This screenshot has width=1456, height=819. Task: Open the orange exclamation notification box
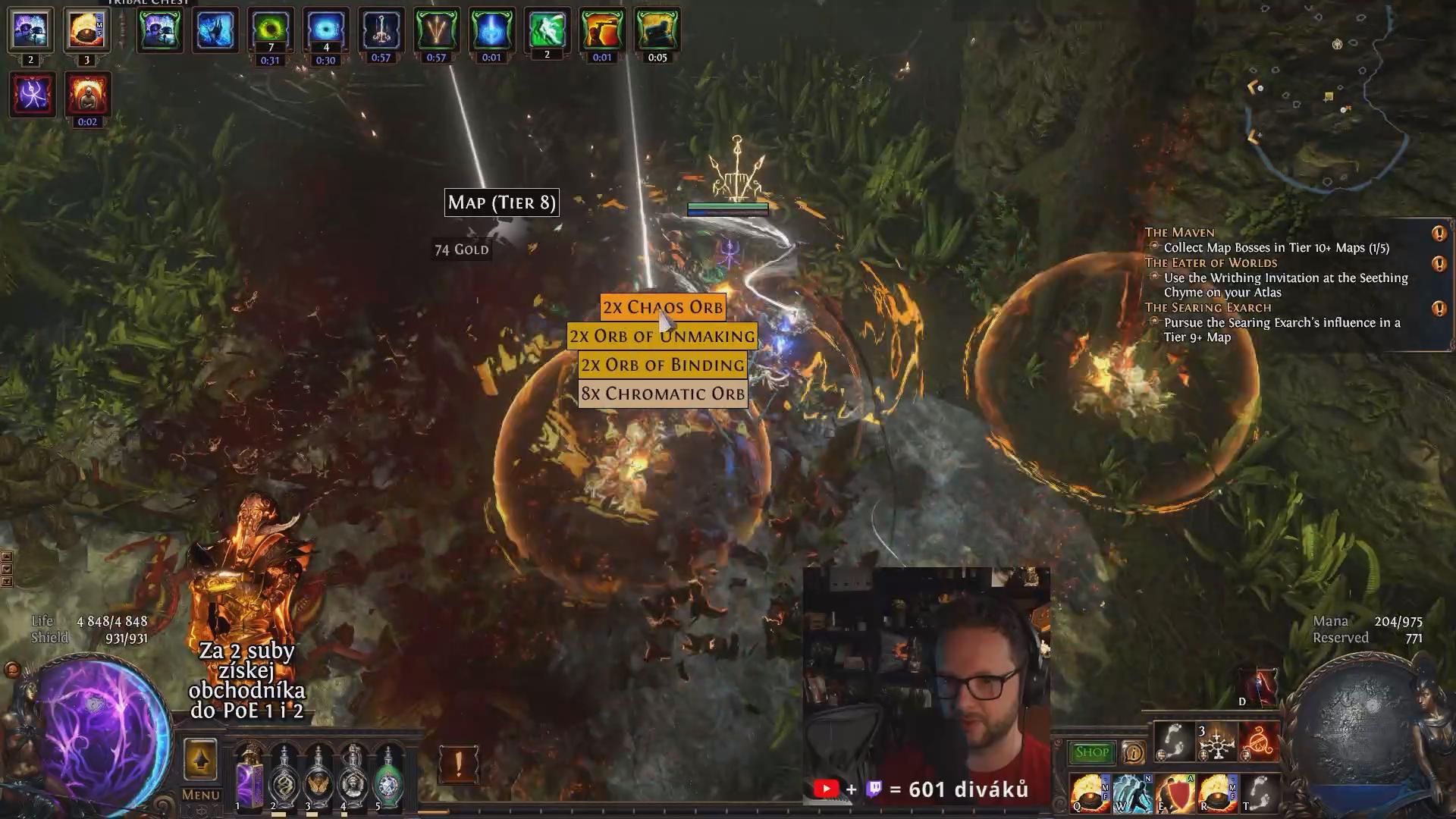point(458,764)
